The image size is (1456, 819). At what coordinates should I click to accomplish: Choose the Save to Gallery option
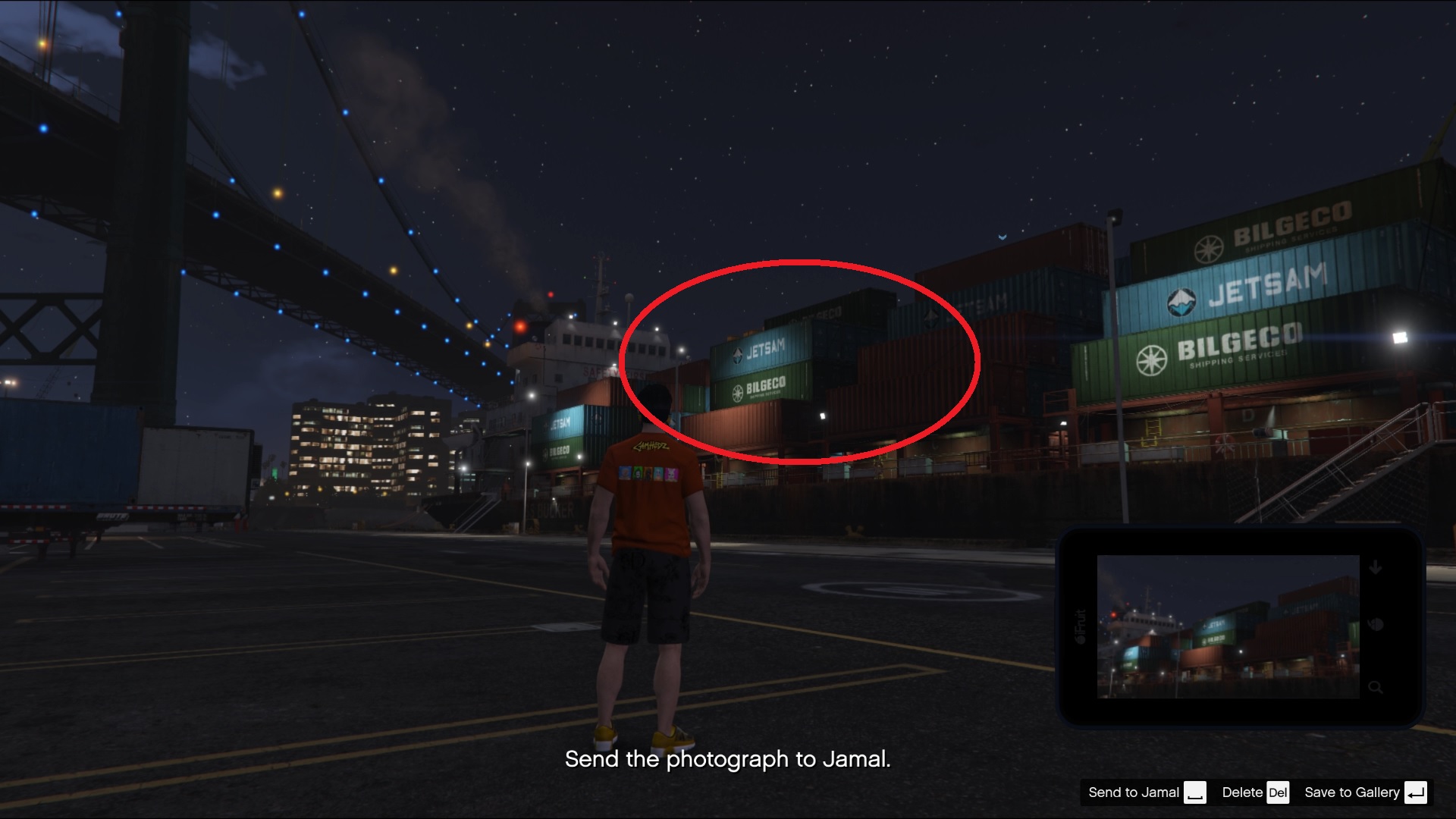pos(1351,792)
